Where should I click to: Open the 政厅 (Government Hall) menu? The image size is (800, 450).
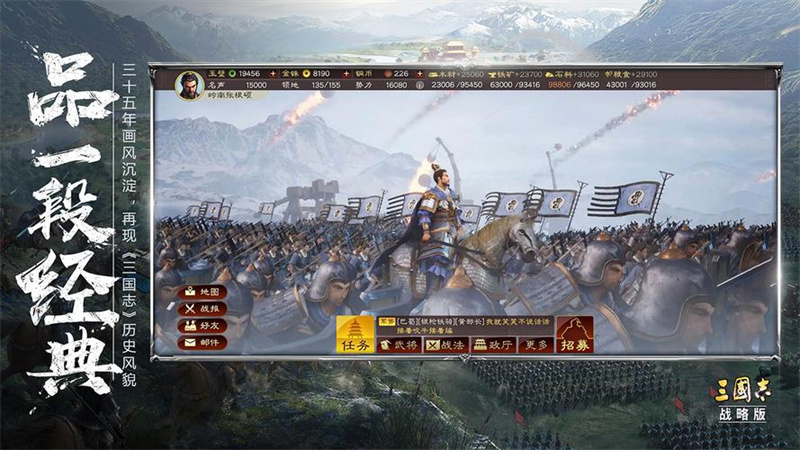click(493, 345)
